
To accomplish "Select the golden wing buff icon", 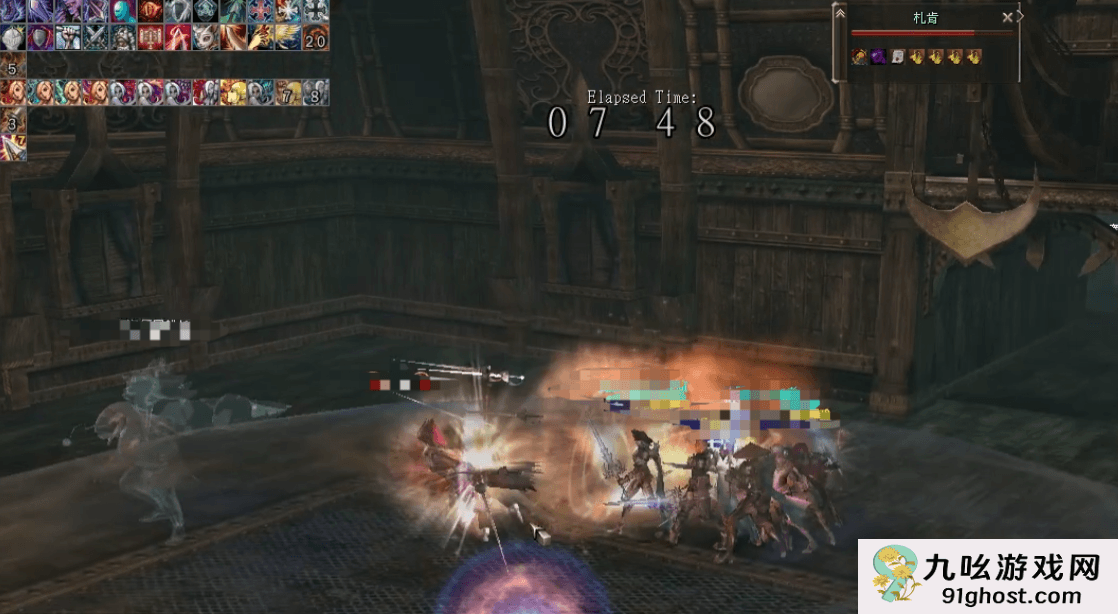I will [288, 38].
